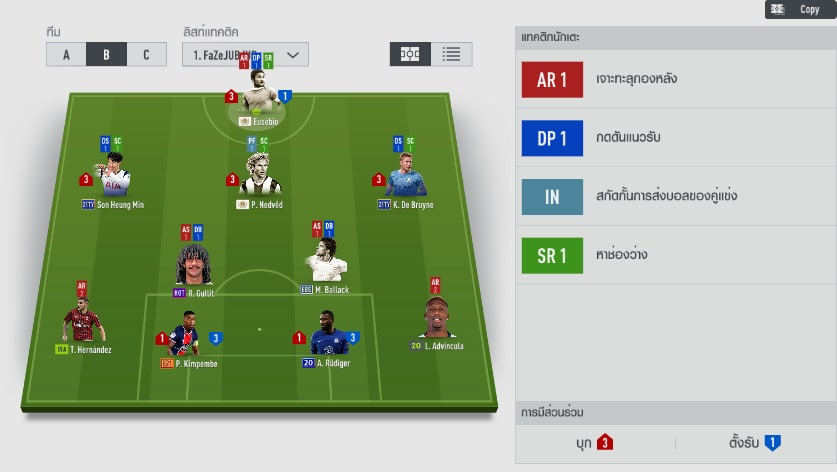Screen dimensions: 837x472
Task: Select the SR 1 player tactic
Action: [551, 255]
